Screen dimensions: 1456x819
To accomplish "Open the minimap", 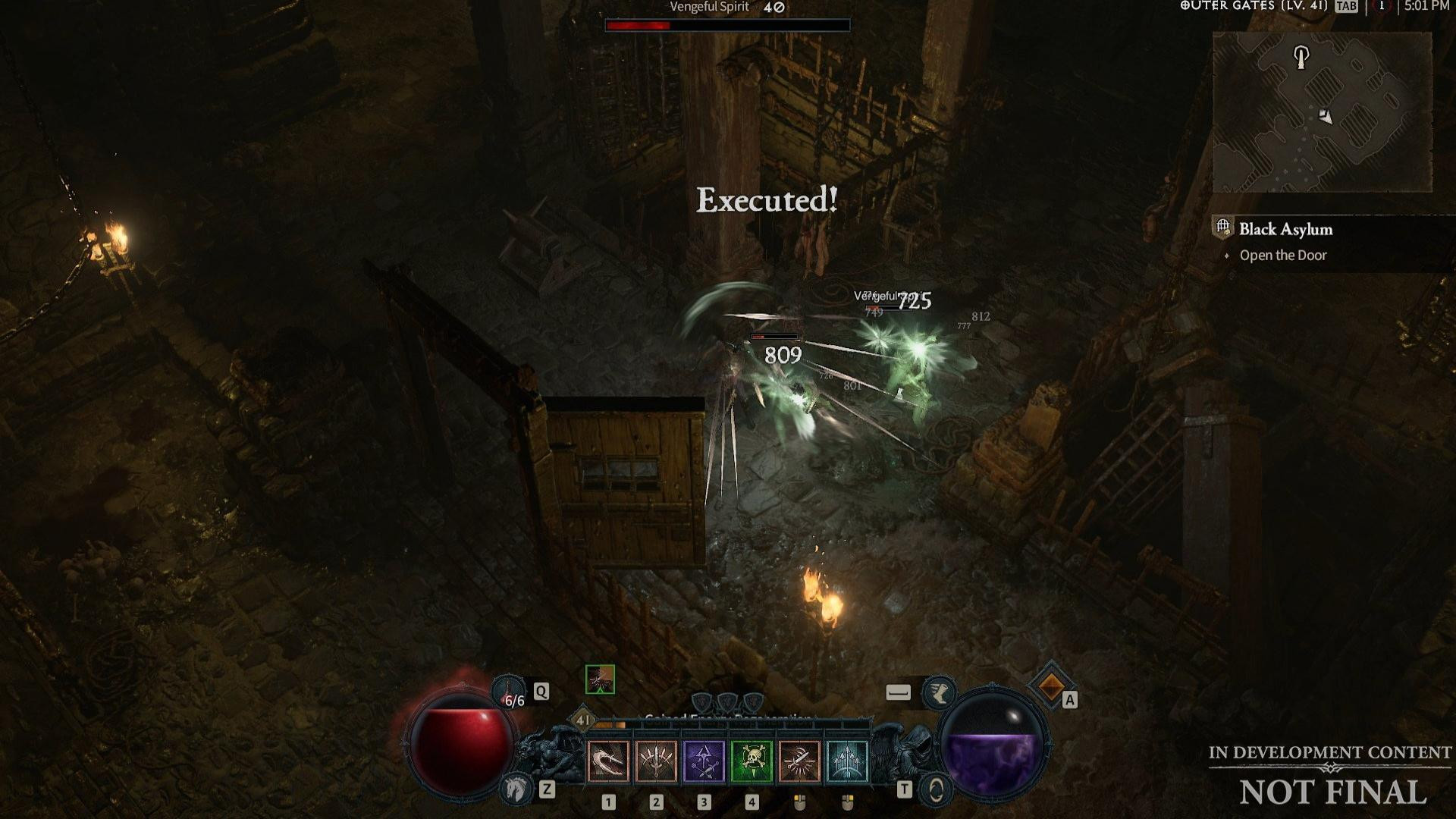I will (x=1322, y=112).
